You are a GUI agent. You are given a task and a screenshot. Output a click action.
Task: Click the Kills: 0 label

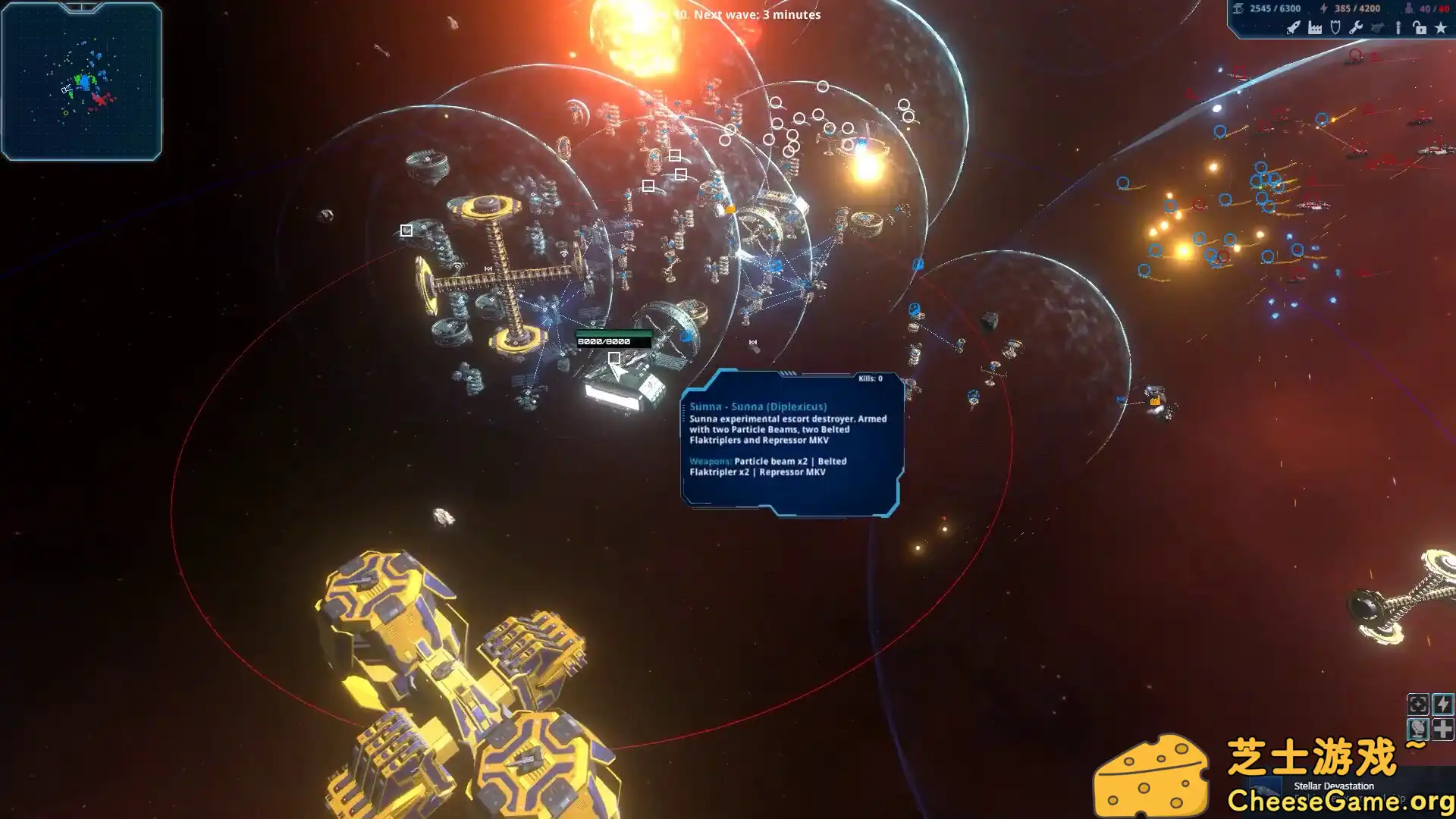coord(871,378)
